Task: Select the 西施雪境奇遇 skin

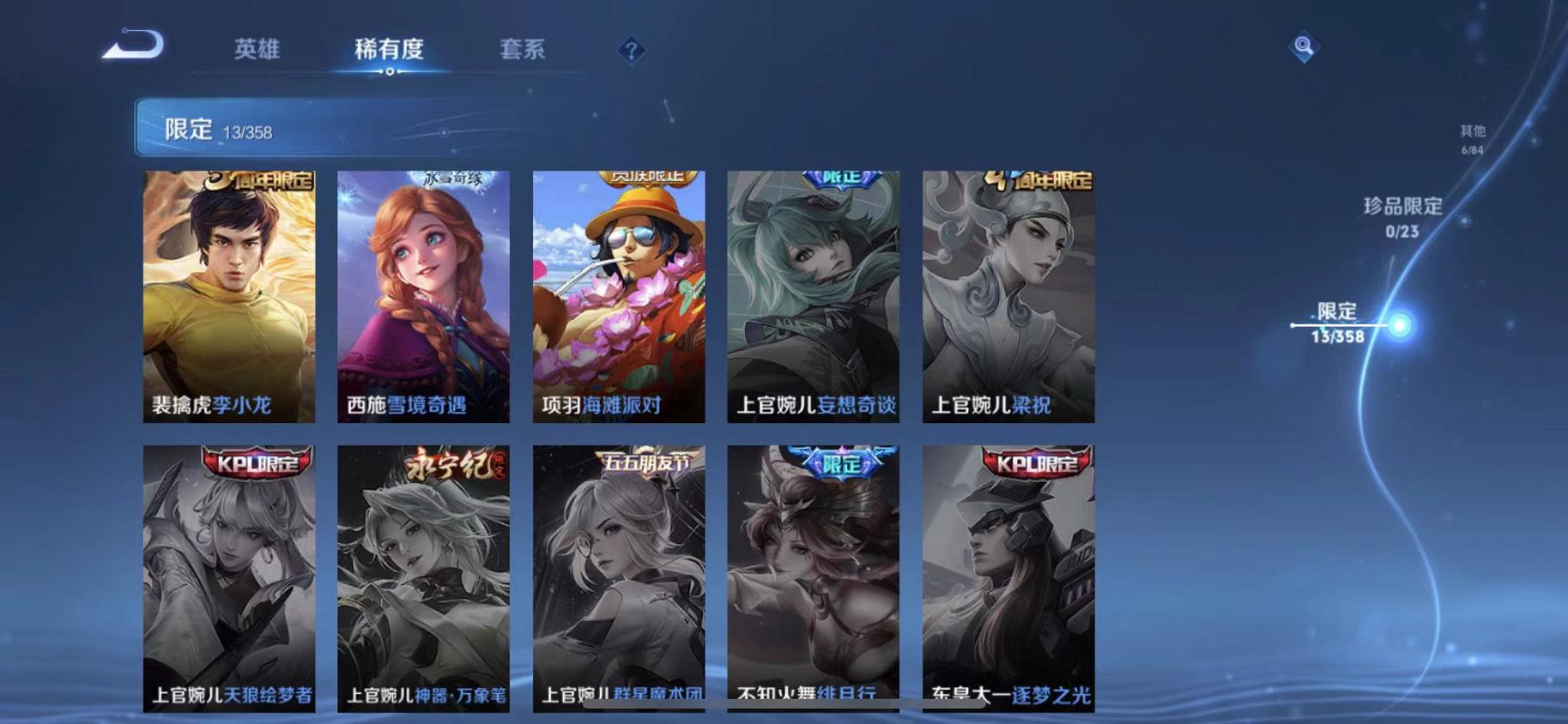Action: (x=422, y=296)
